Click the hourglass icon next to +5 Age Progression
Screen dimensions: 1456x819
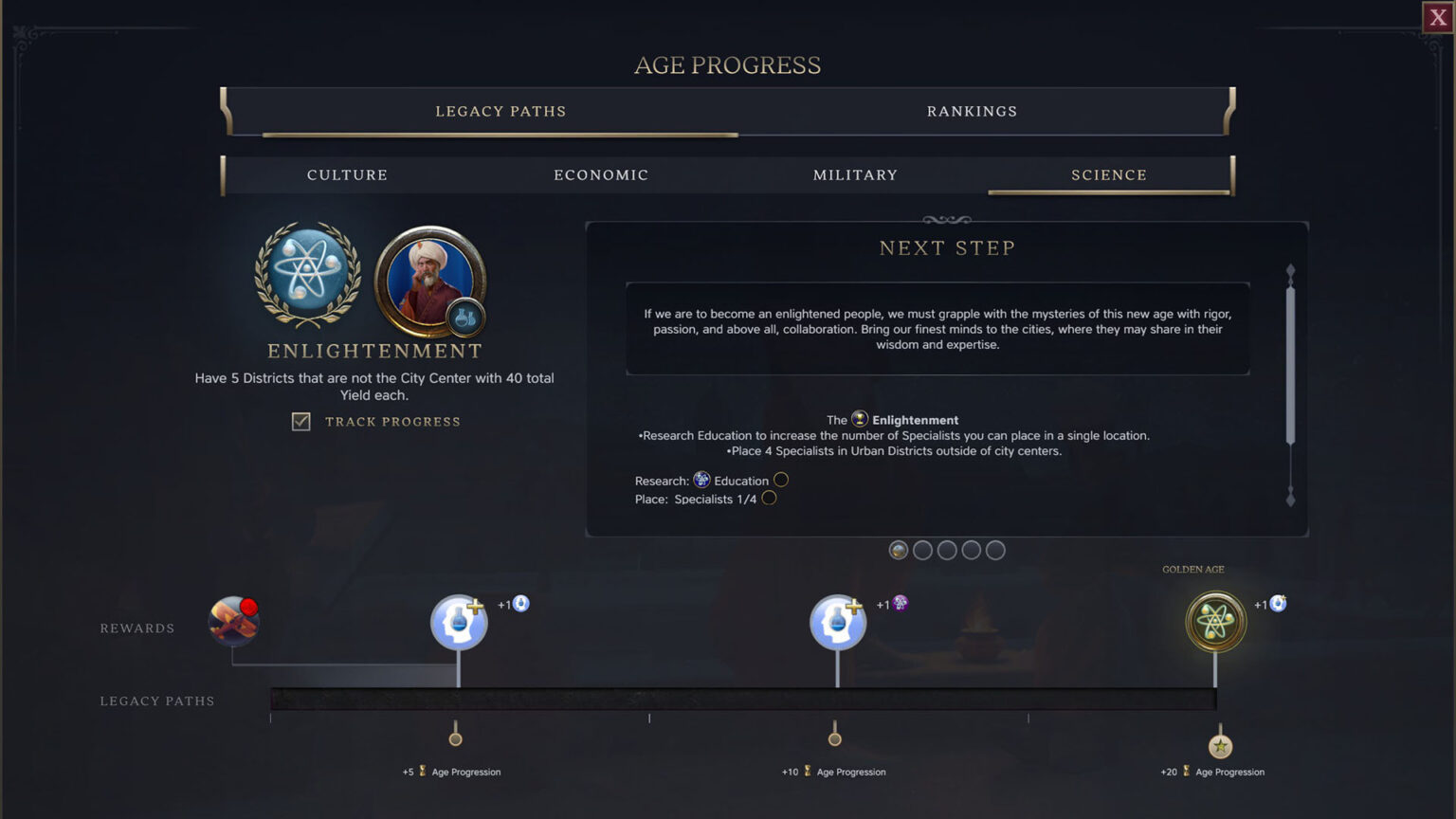pyautogui.click(x=422, y=772)
